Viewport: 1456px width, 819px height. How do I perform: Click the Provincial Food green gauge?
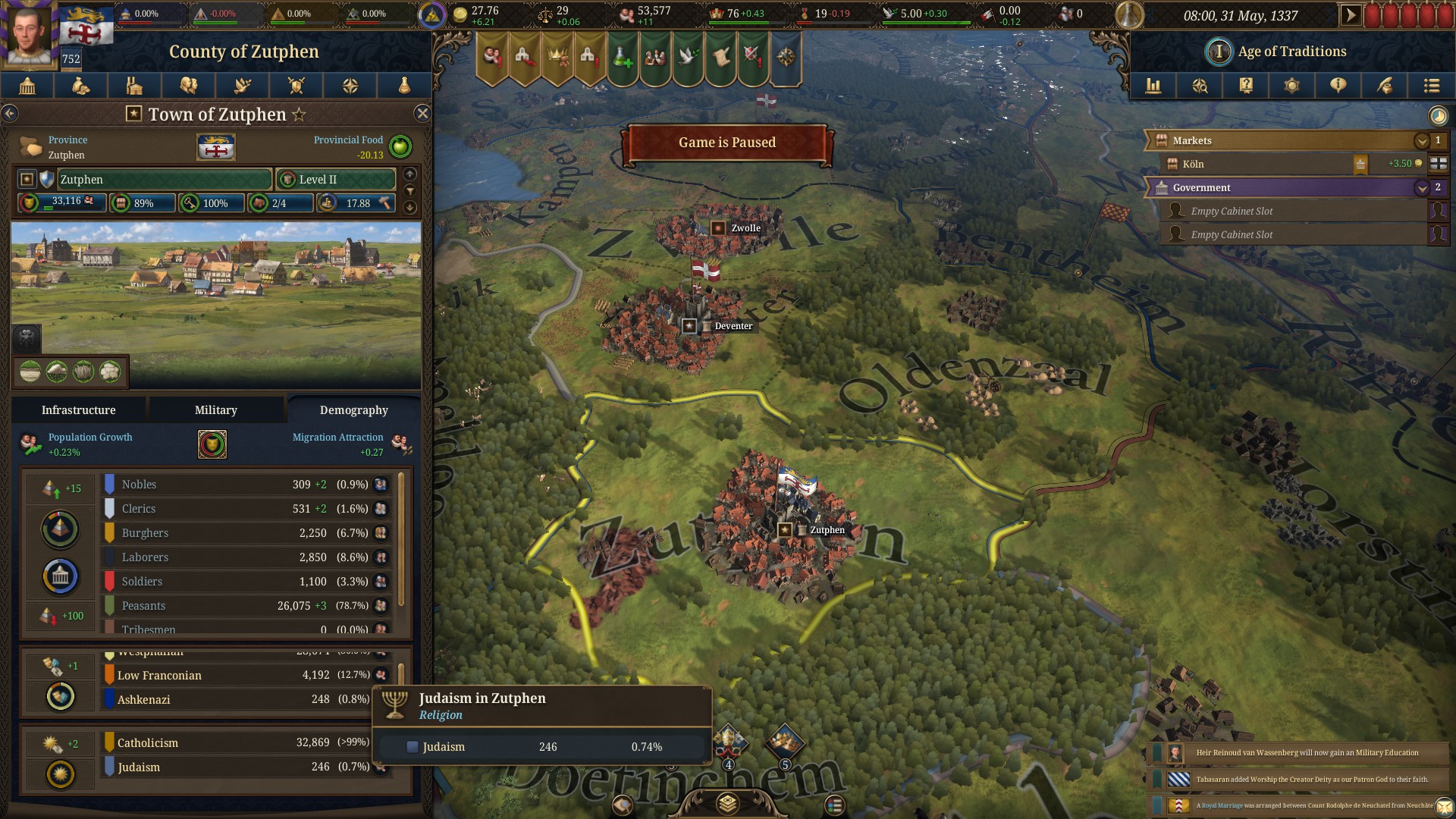(x=400, y=146)
